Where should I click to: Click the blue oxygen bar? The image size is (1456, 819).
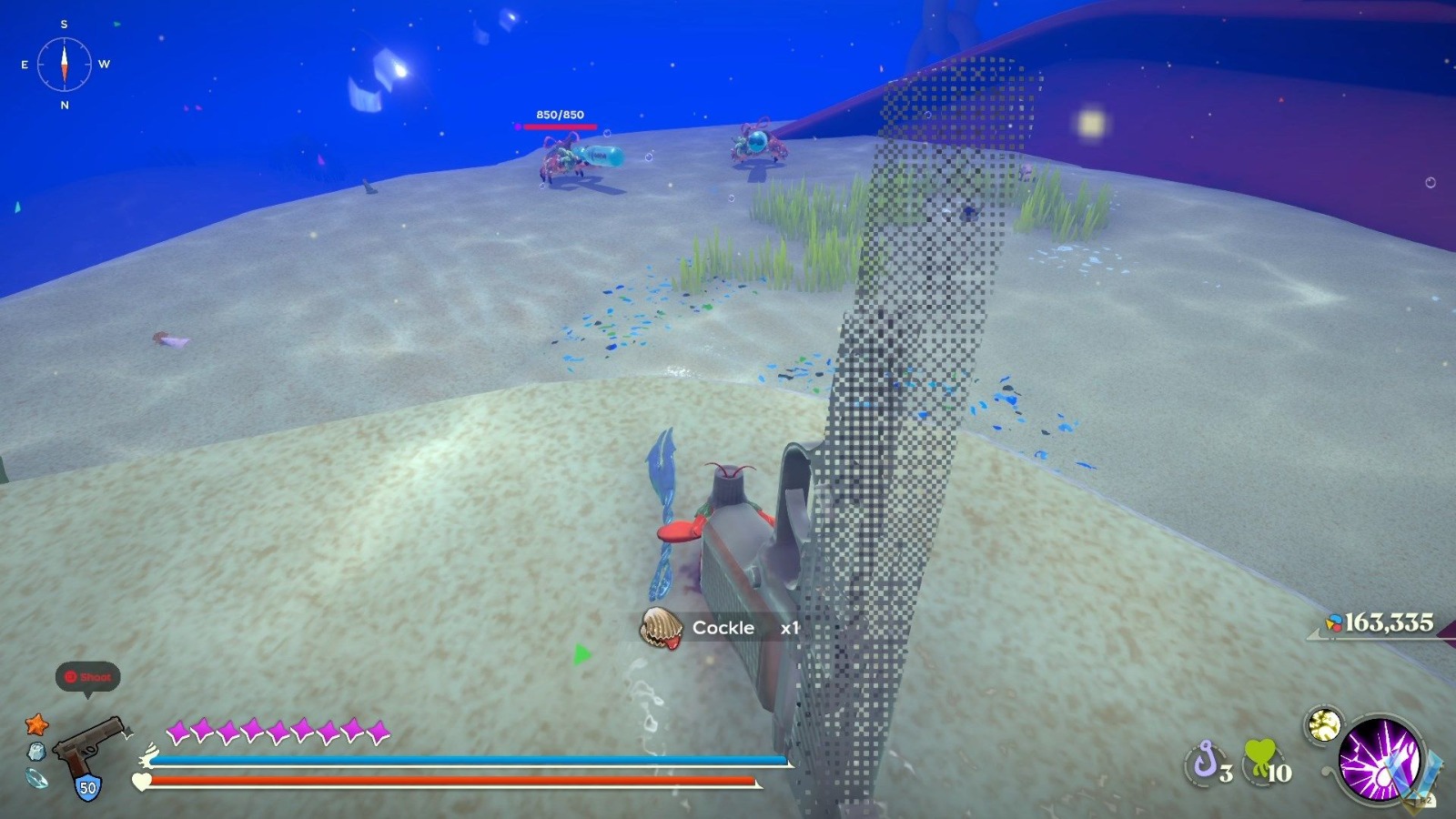click(x=455, y=758)
